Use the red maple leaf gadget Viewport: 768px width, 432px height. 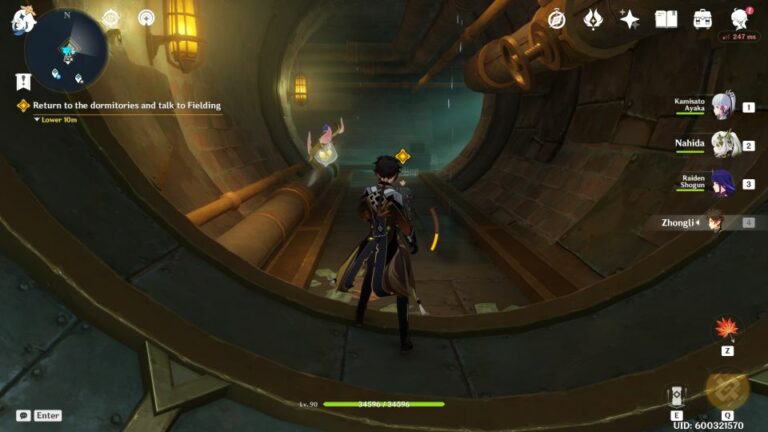[x=726, y=329]
